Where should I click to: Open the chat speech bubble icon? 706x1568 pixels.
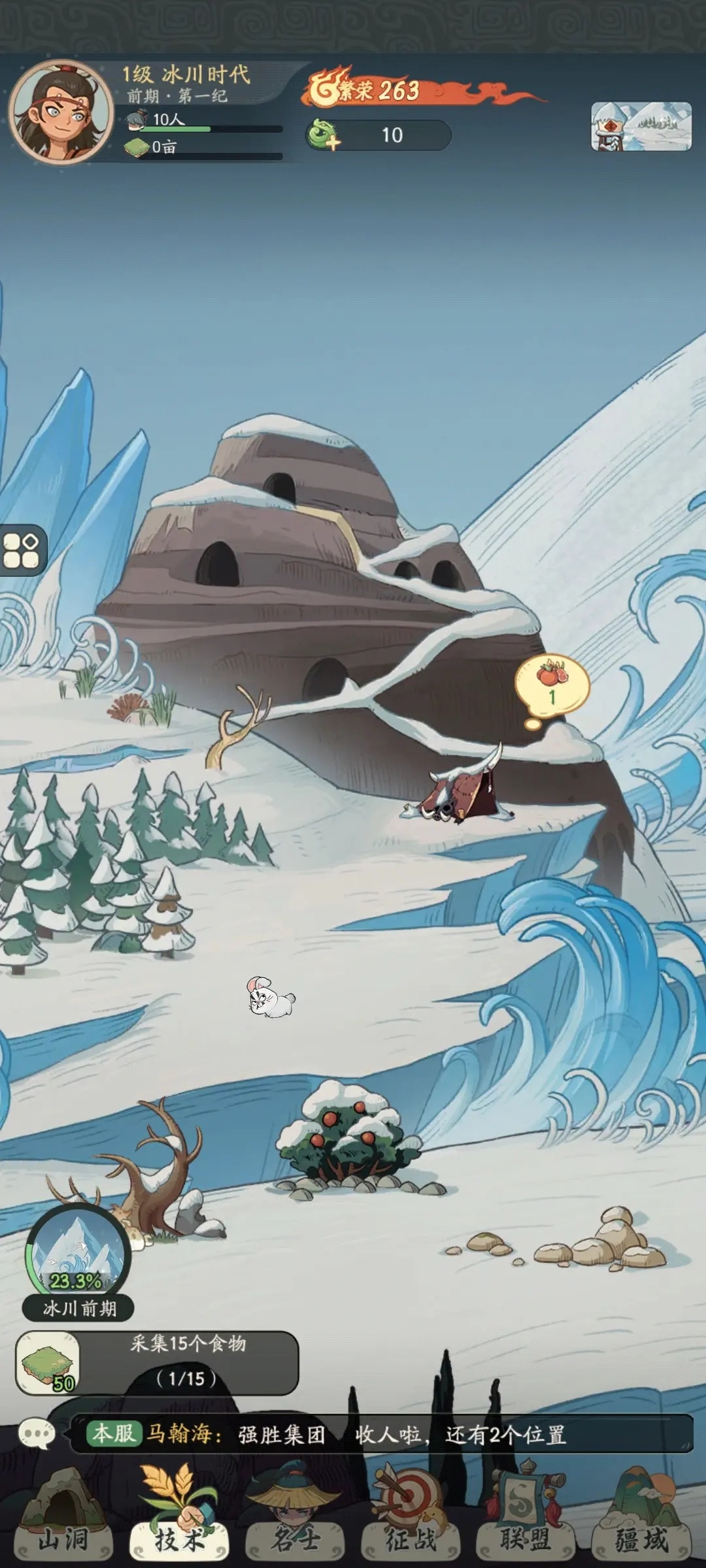click(37, 1434)
